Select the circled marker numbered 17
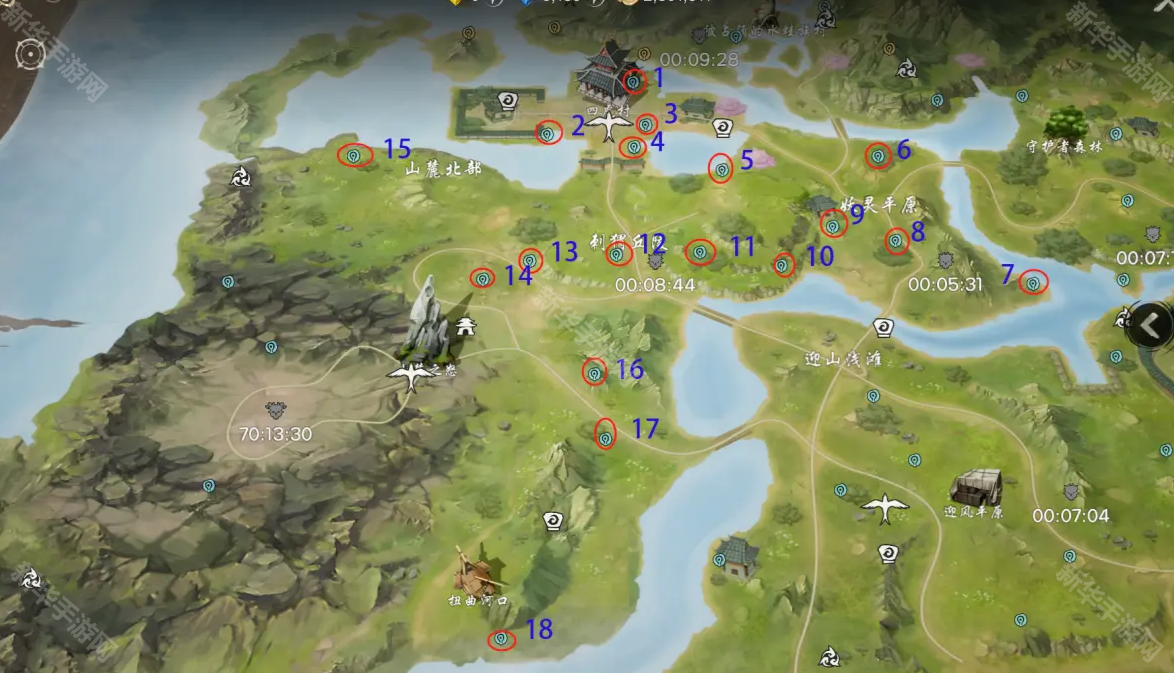 (605, 435)
